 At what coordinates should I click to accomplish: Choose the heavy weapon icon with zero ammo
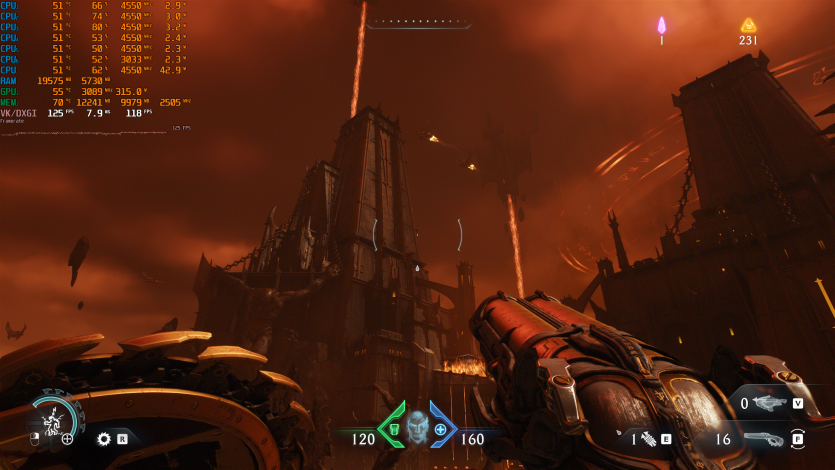pos(770,403)
